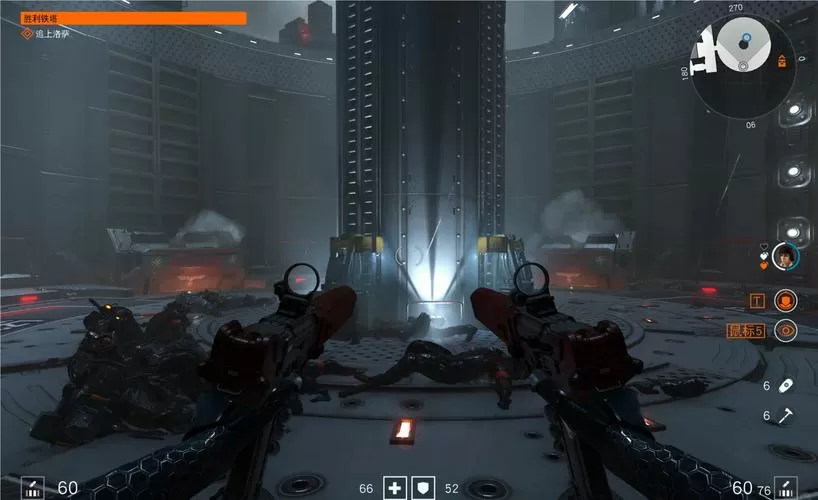
Task: Activate the eye cloak ability icon
Action: coord(786,330)
